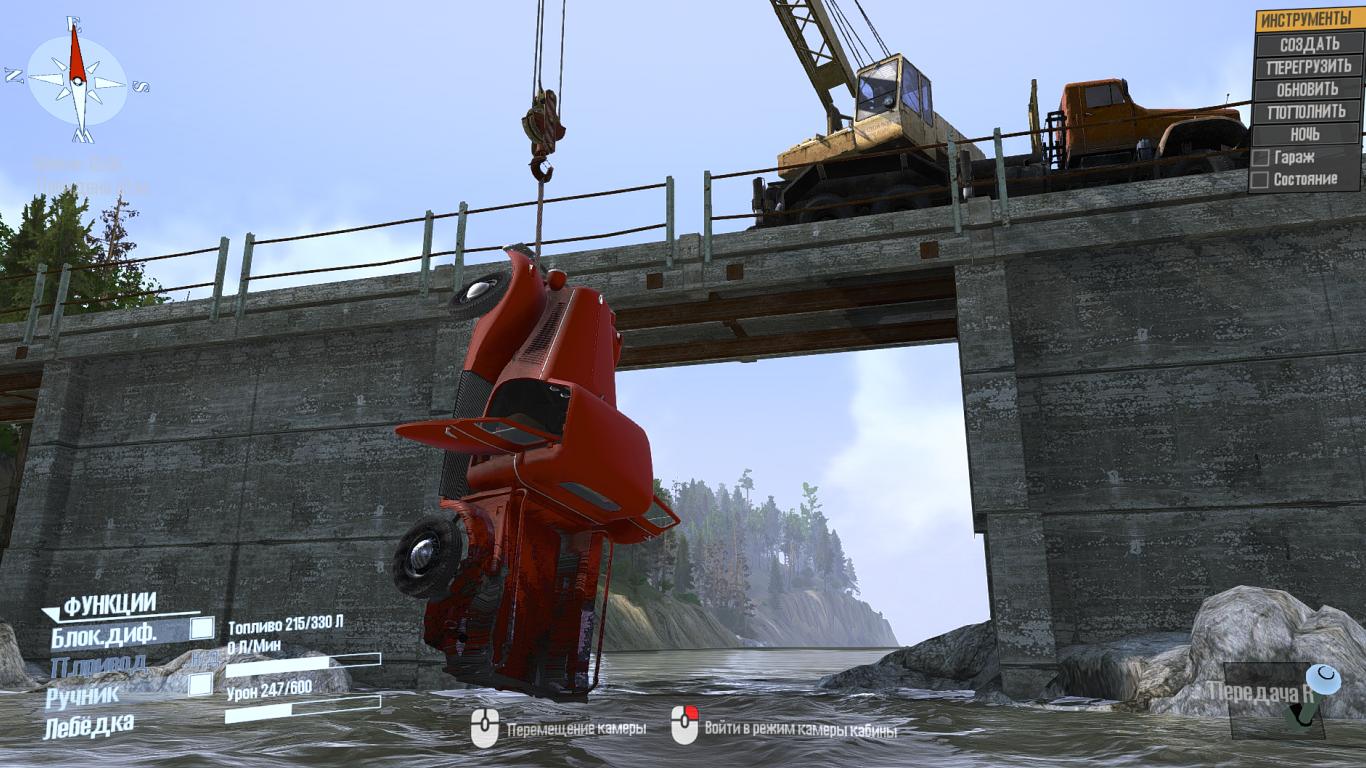The image size is (1366, 768).
Task: Click the ОБНОВИТЬ button
Action: (x=1308, y=89)
